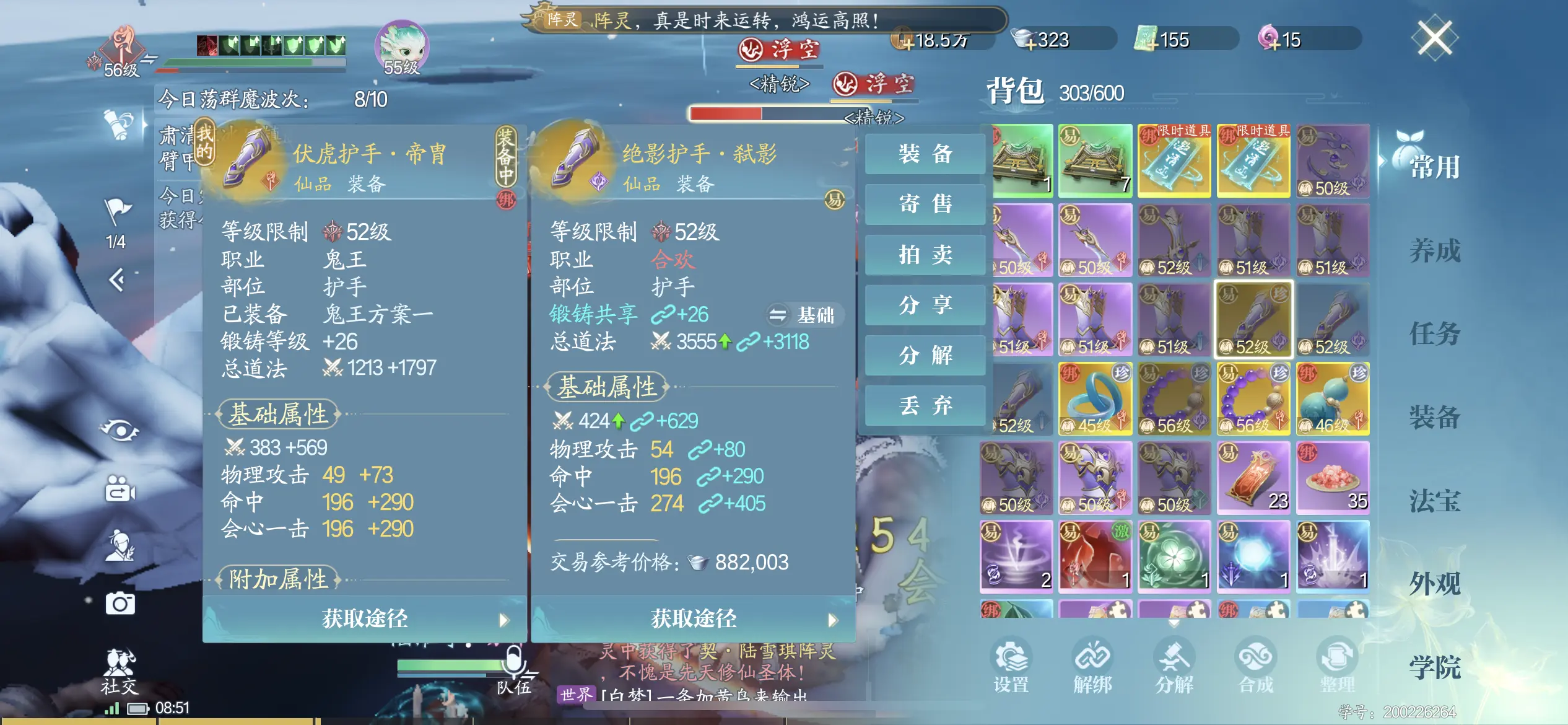Screen dimensions: 1568x725
Task: Expand 获取途径 for 伏虎护手·帝胄
Action: [363, 618]
